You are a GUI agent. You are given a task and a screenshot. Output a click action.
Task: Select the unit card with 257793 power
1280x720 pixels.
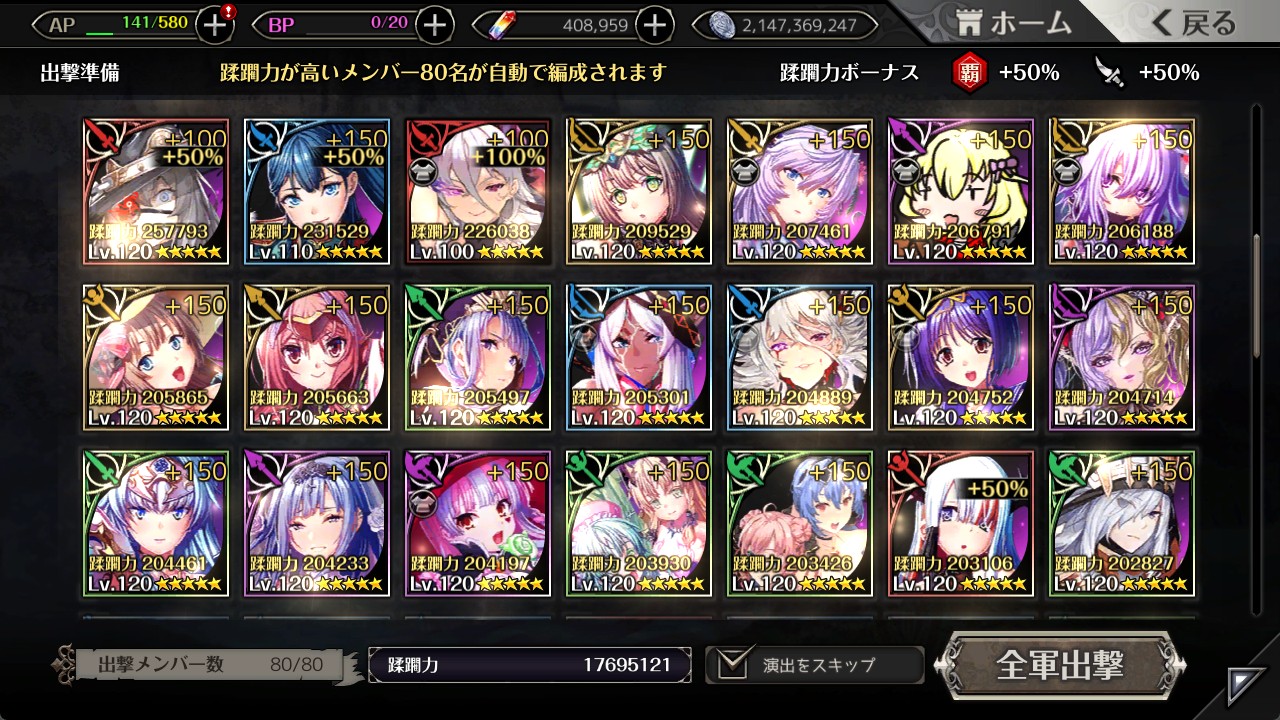(x=156, y=192)
